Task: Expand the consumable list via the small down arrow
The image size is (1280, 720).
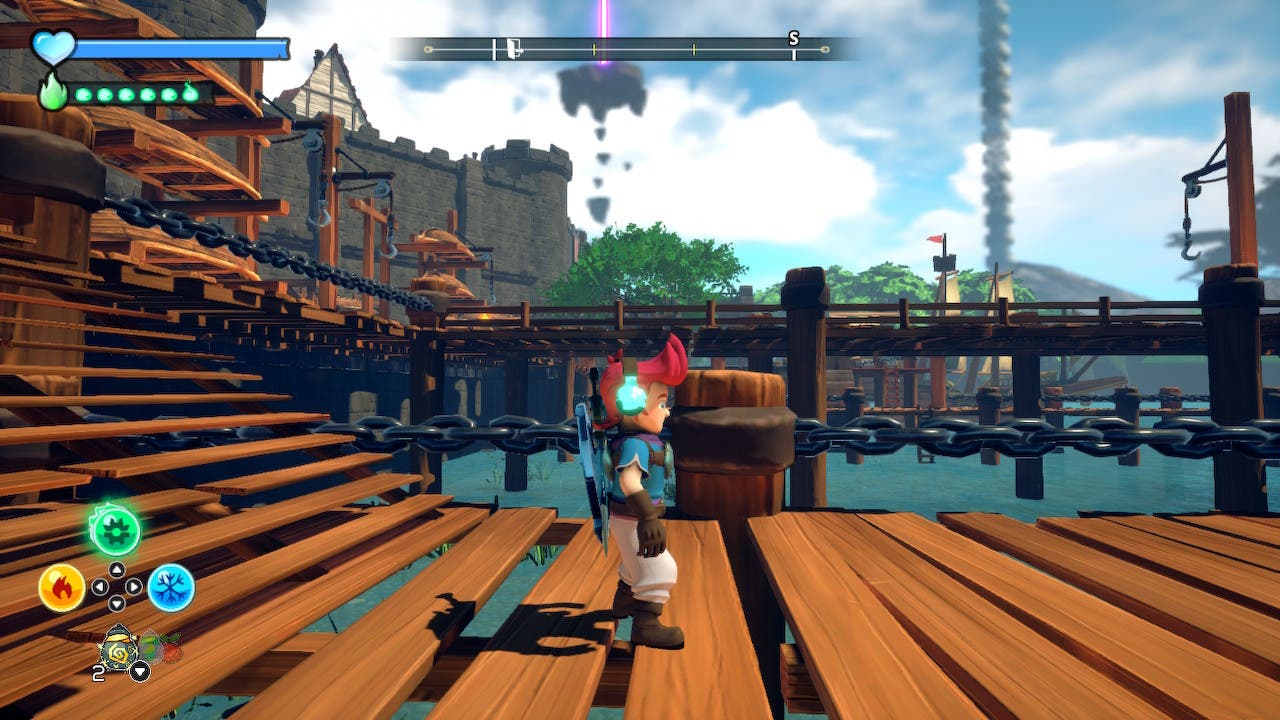Action: tap(140, 671)
